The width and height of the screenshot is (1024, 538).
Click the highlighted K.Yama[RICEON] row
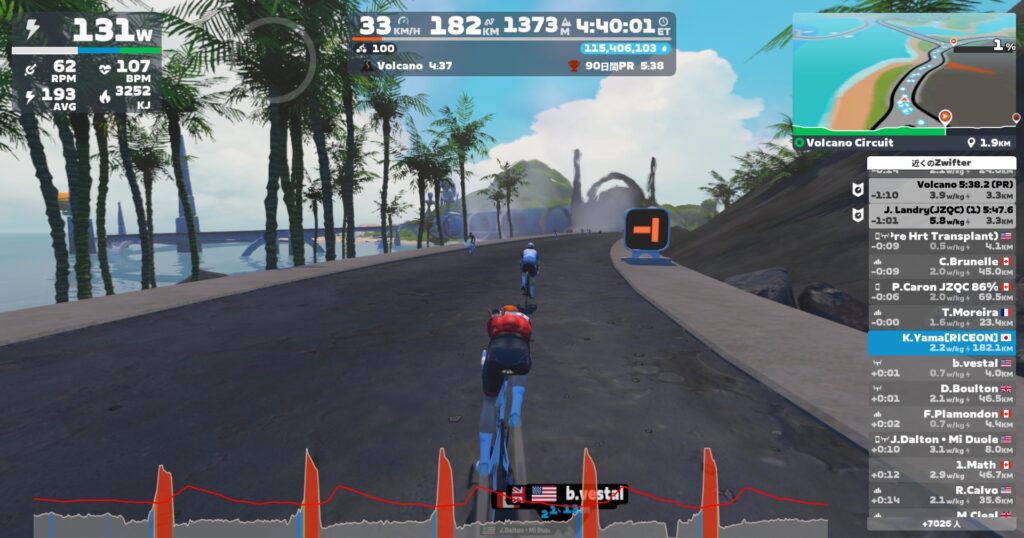pyautogui.click(x=941, y=343)
